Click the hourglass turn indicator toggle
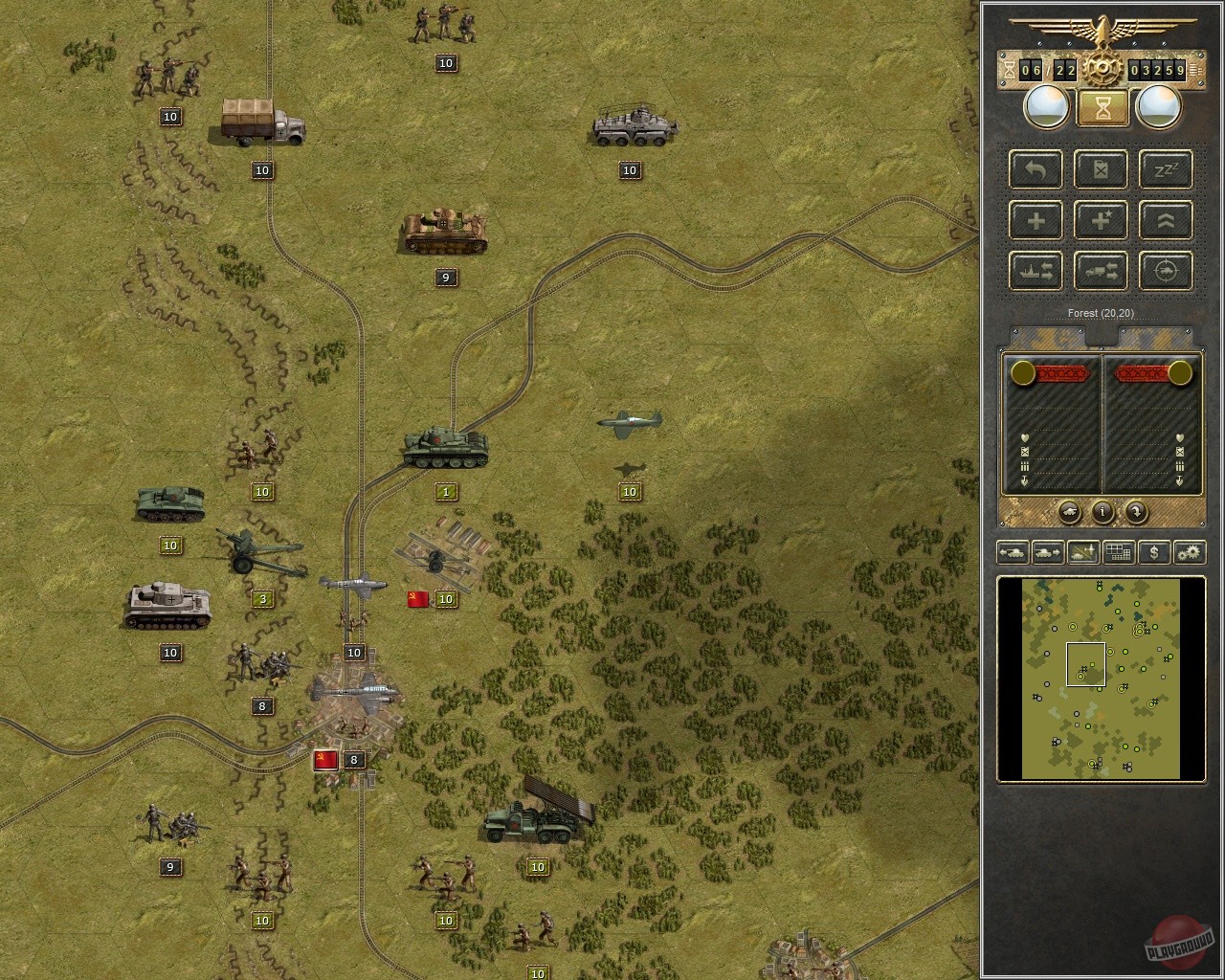This screenshot has height=980, width=1225. coord(1102,107)
